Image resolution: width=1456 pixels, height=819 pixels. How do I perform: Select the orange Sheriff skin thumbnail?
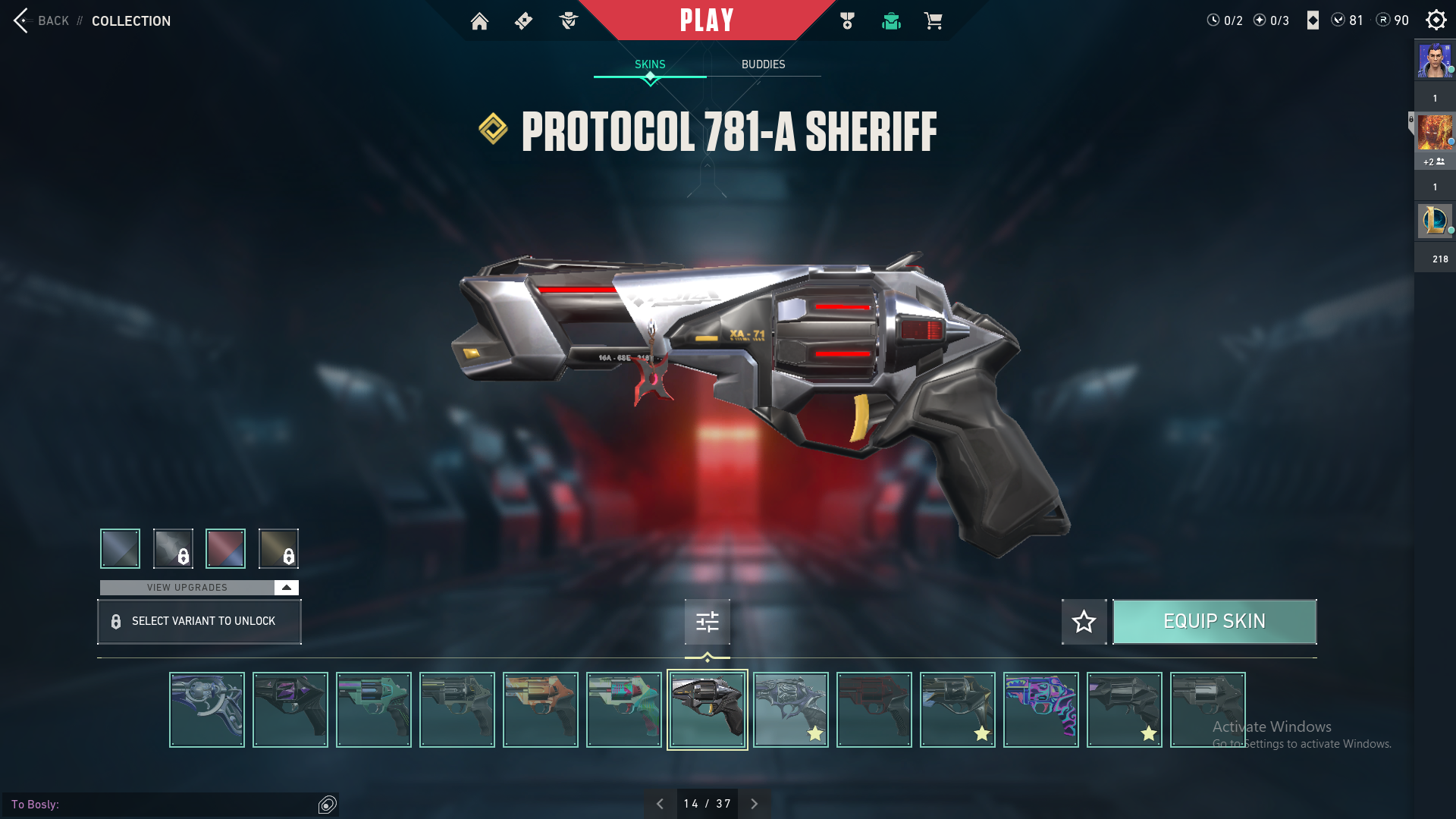coord(540,710)
